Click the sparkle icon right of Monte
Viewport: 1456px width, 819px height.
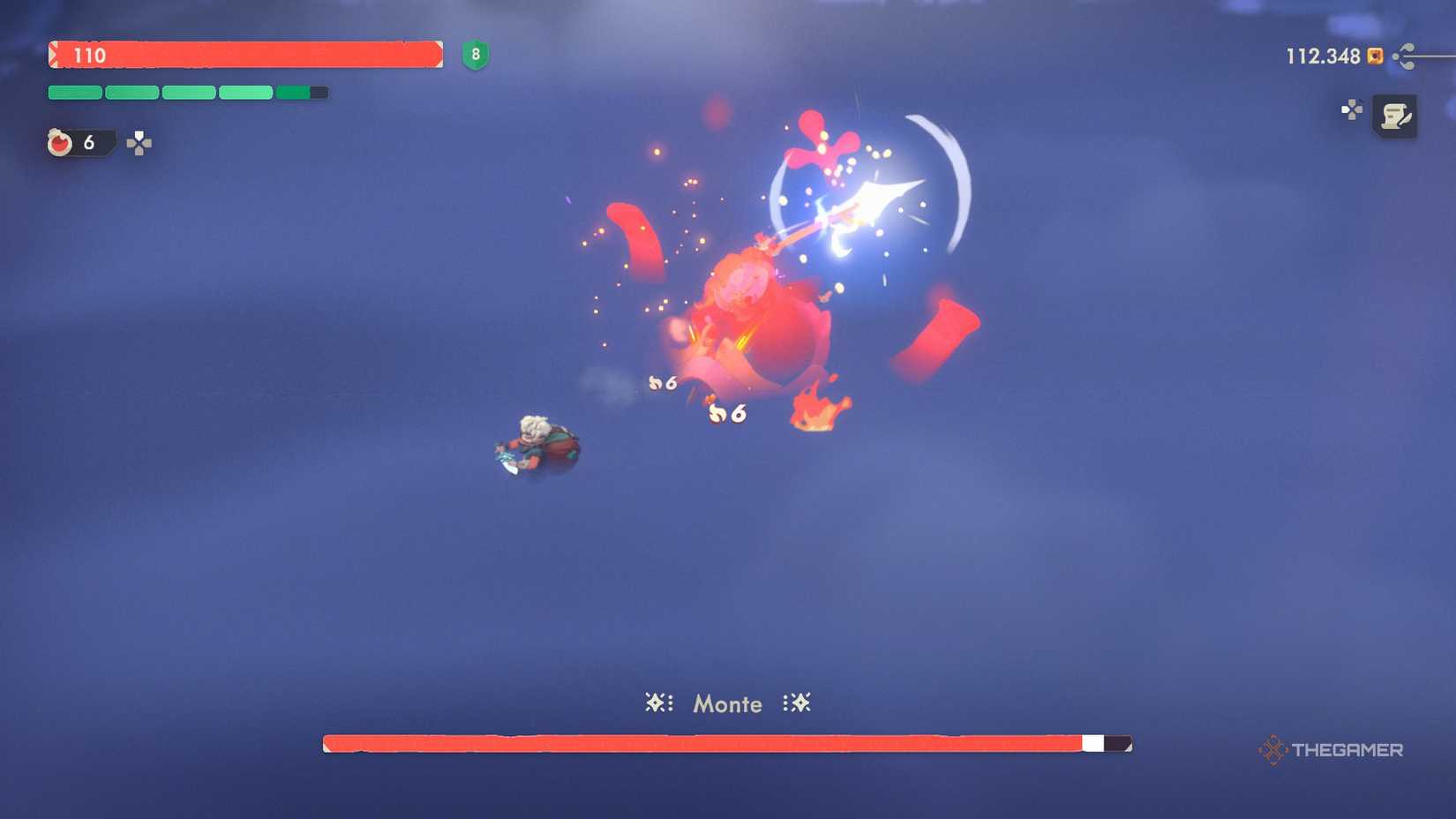tap(797, 703)
